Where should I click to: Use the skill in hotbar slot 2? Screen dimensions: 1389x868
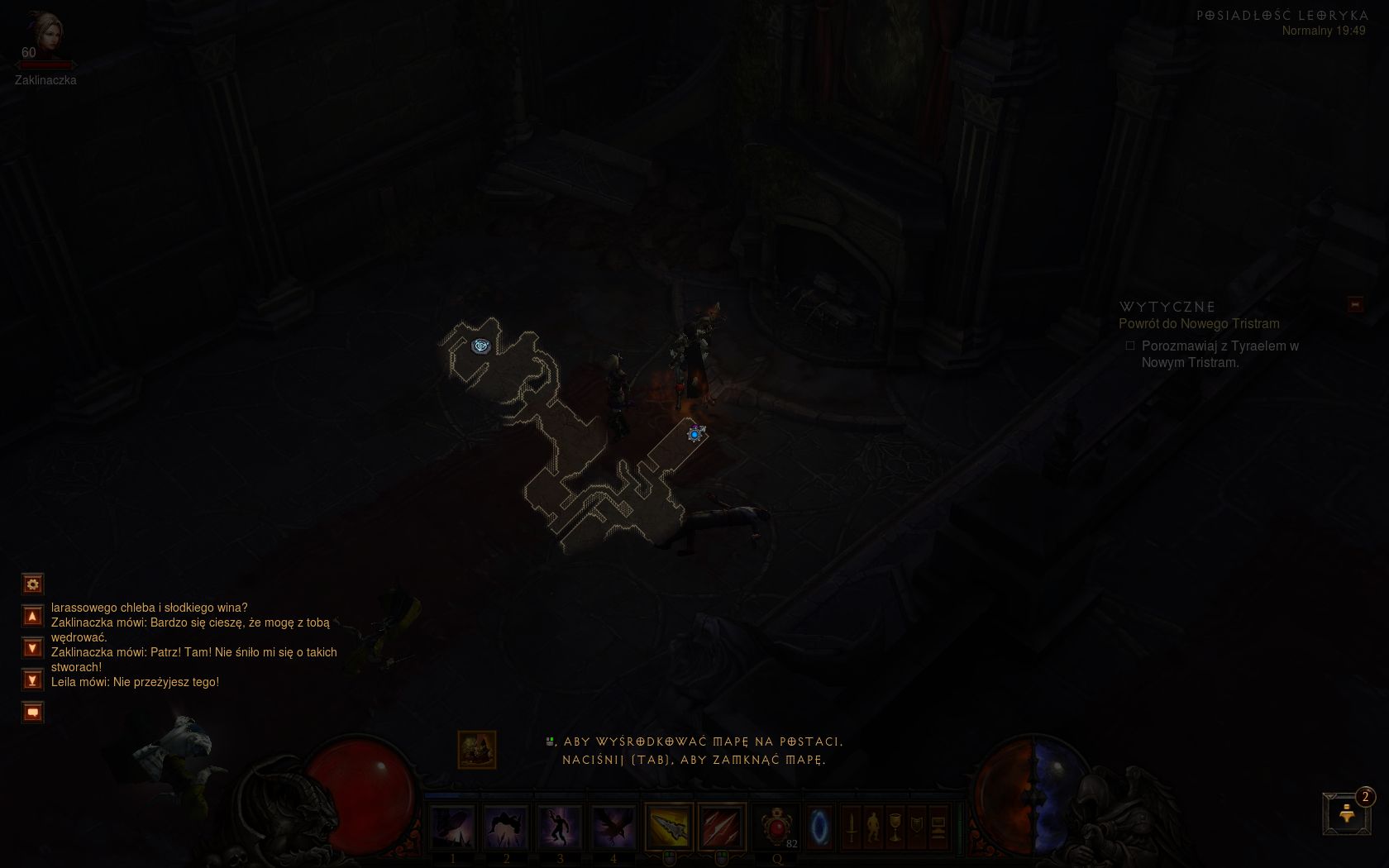506,827
